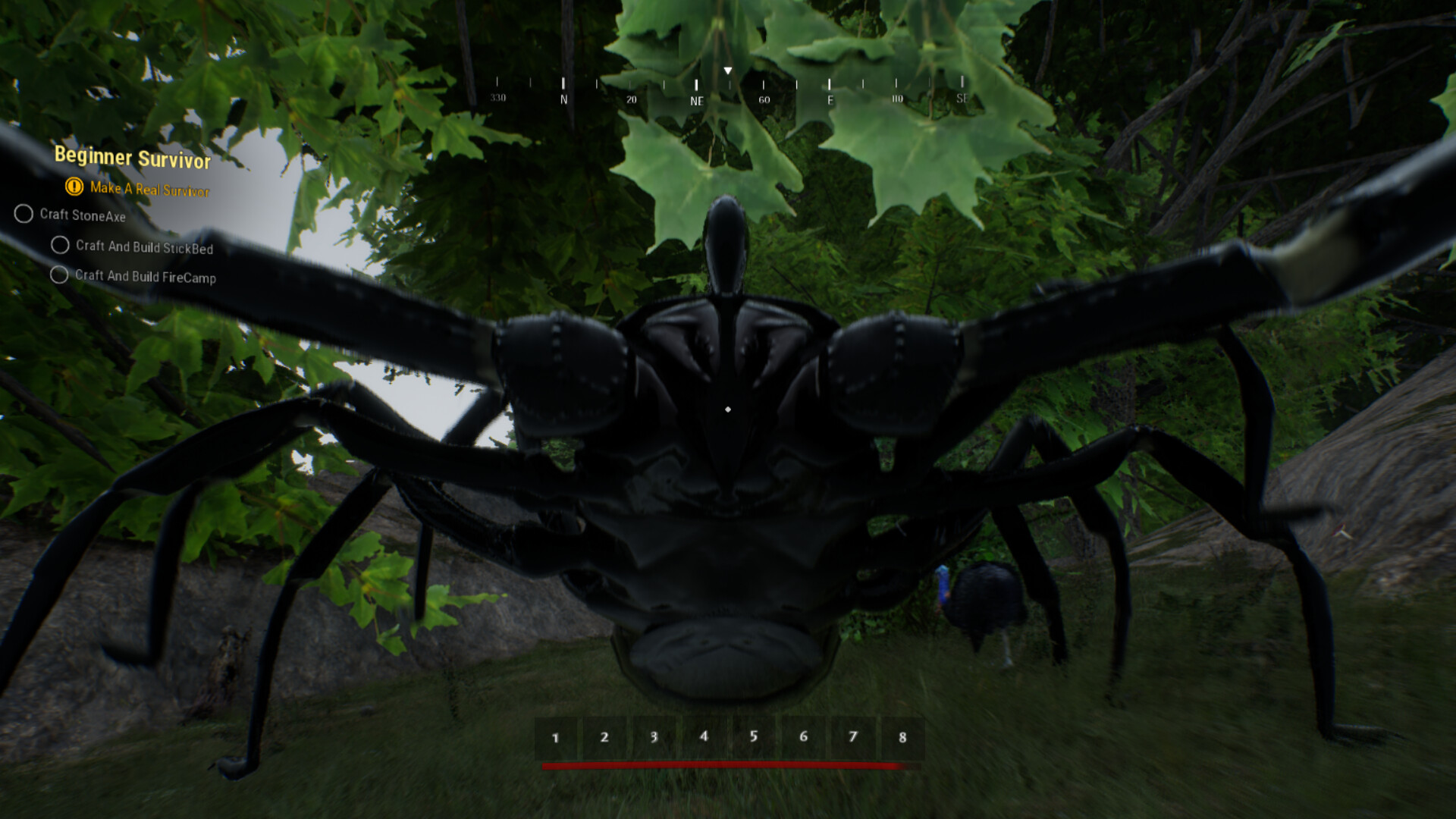Click the center crosshair diamond
The width and height of the screenshot is (1456, 819).
[728, 409]
